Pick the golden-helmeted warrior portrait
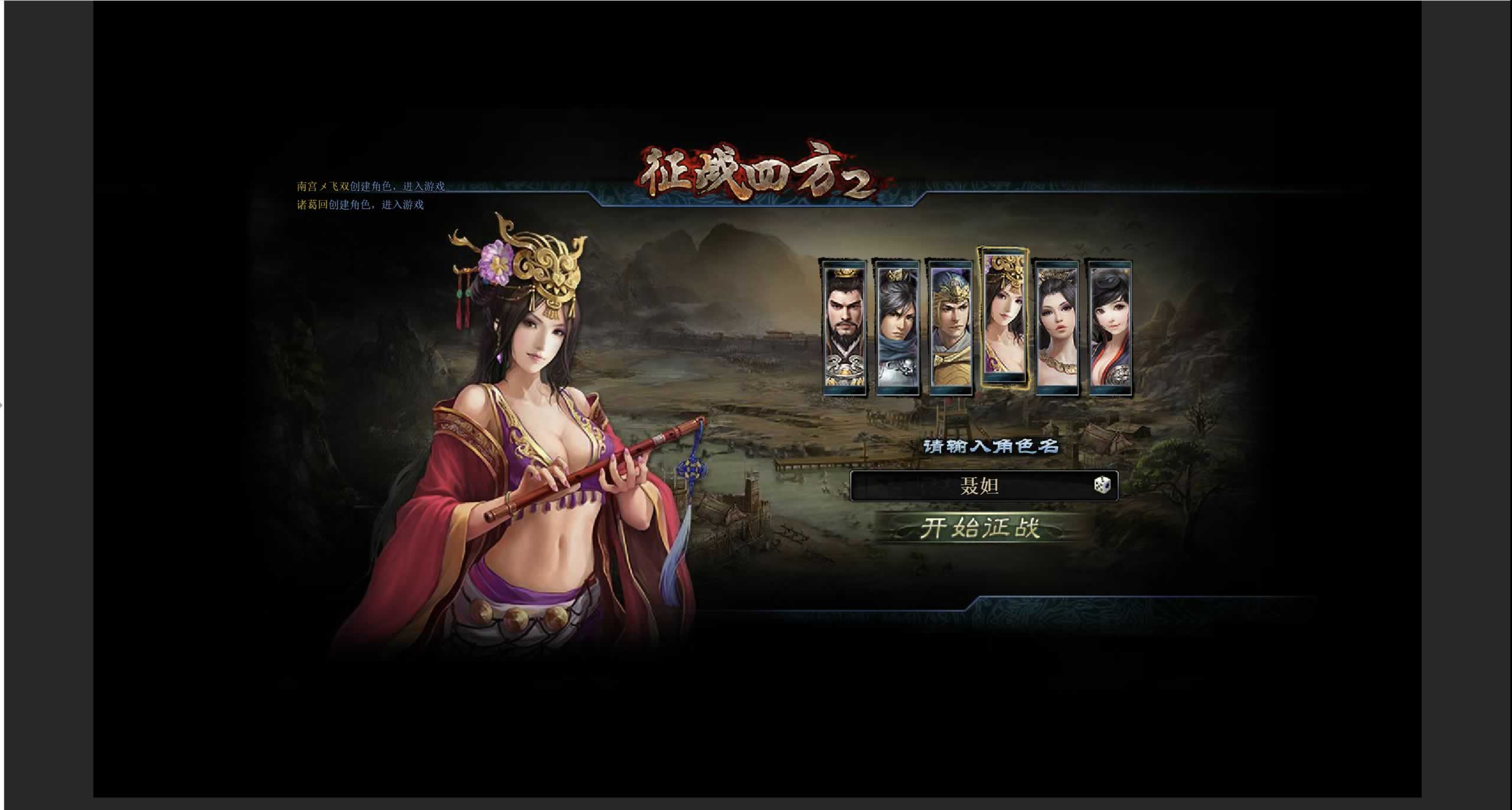Image resolution: width=1512 pixels, height=810 pixels. point(950,326)
